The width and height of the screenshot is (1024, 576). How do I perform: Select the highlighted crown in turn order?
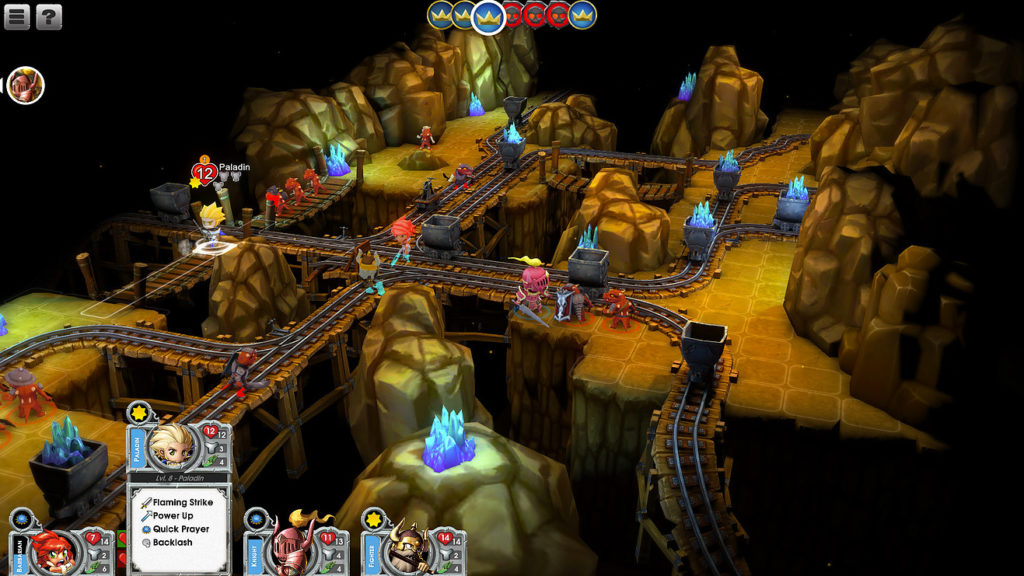tap(488, 16)
